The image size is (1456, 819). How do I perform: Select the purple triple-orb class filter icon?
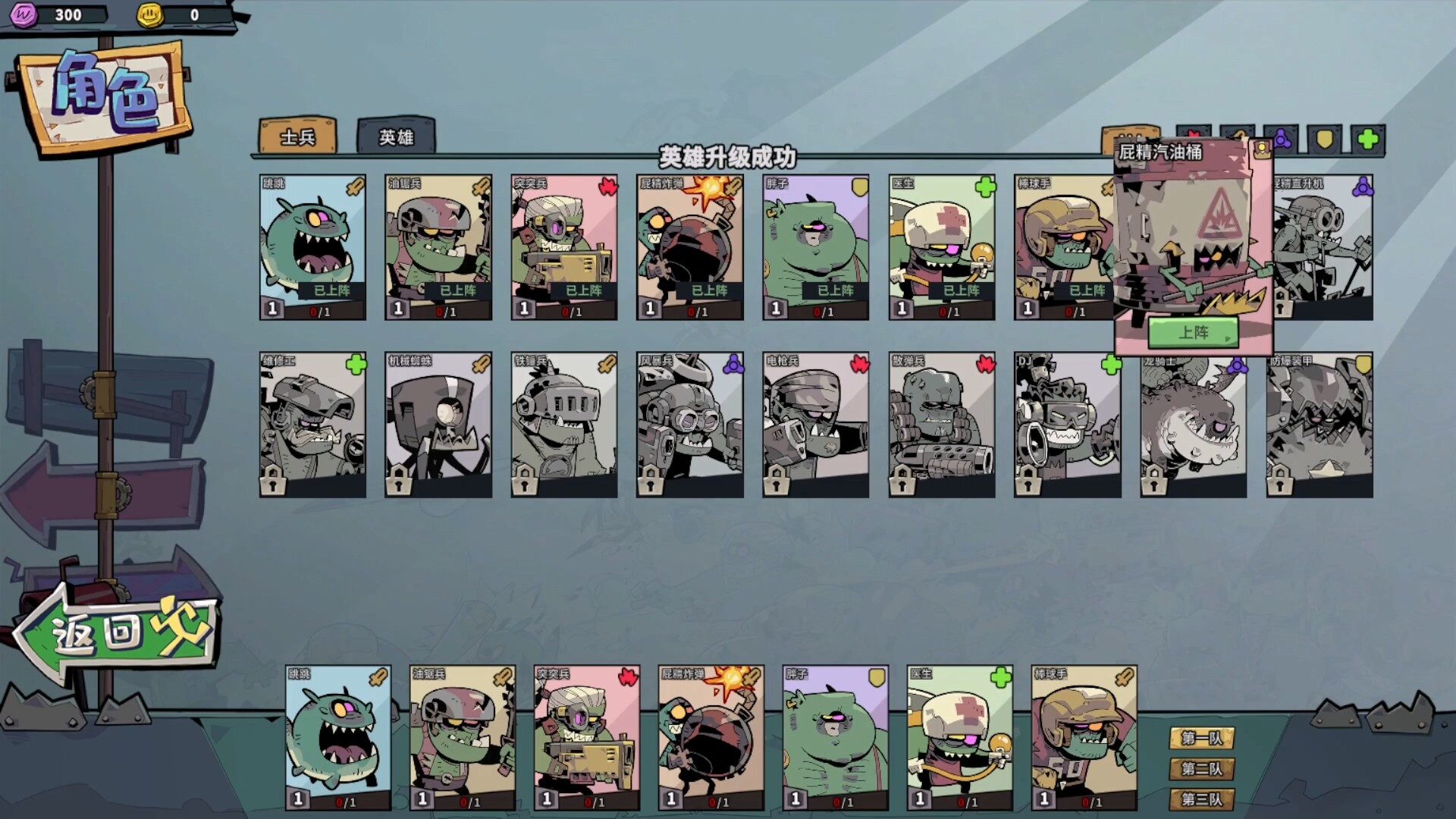click(1281, 139)
